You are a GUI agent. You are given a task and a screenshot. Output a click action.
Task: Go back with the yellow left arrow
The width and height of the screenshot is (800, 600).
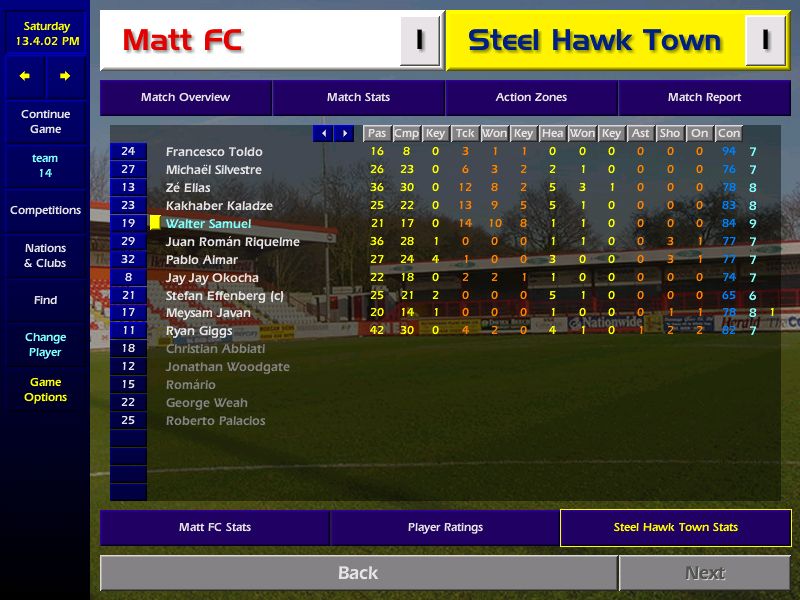[x=25, y=76]
